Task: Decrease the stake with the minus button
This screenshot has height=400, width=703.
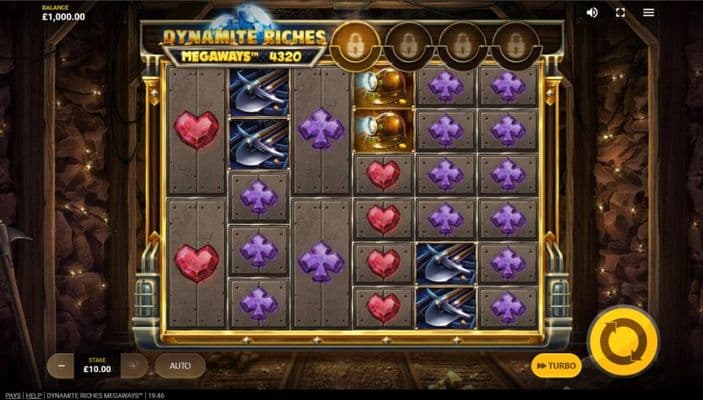Action: (61, 366)
